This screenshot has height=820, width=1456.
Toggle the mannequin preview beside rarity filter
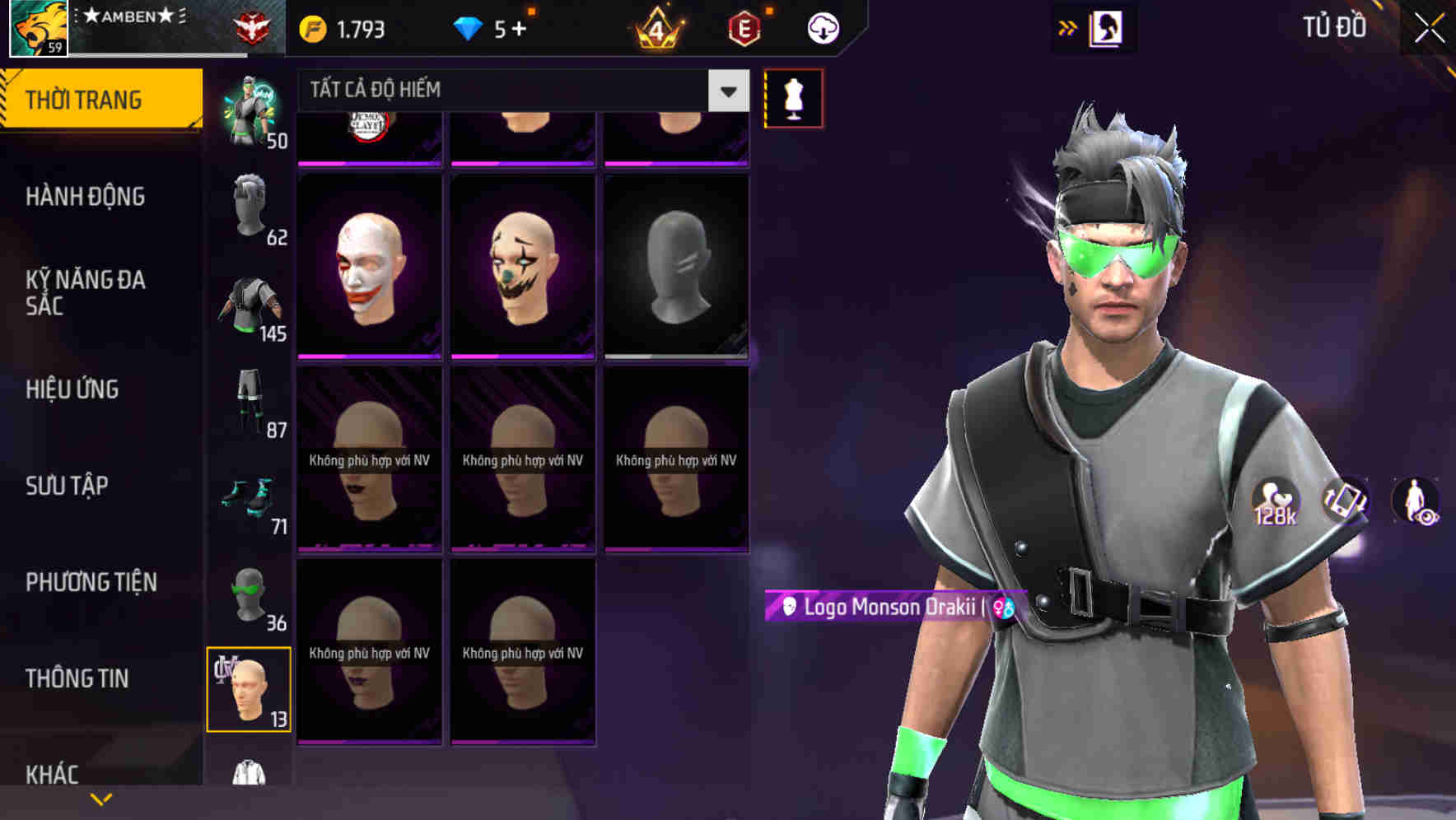click(x=793, y=96)
